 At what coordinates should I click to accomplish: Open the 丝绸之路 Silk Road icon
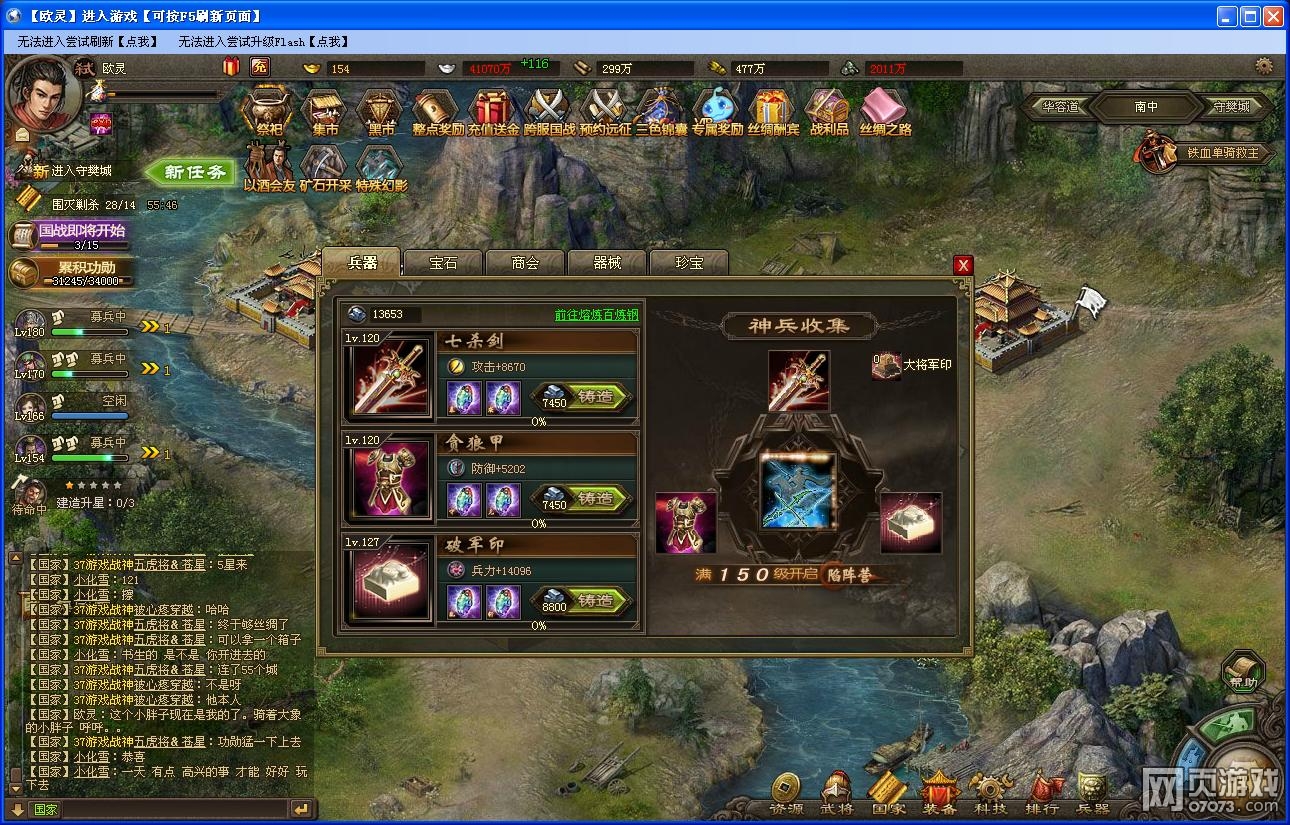click(884, 112)
